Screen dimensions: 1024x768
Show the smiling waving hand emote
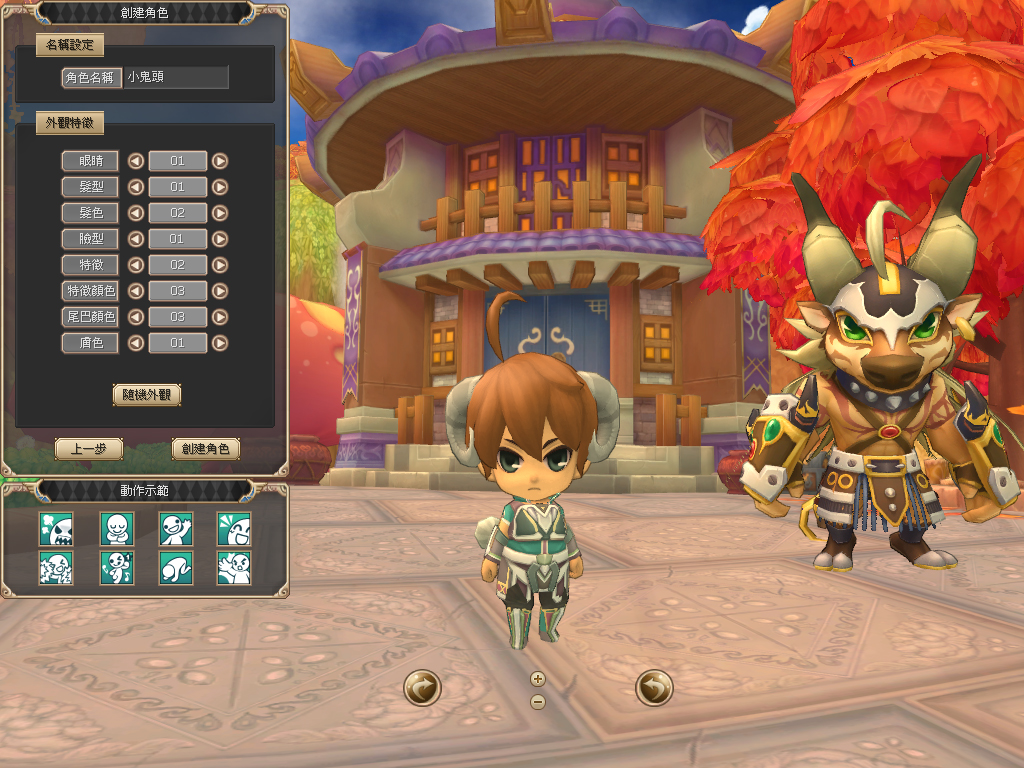(x=176, y=528)
